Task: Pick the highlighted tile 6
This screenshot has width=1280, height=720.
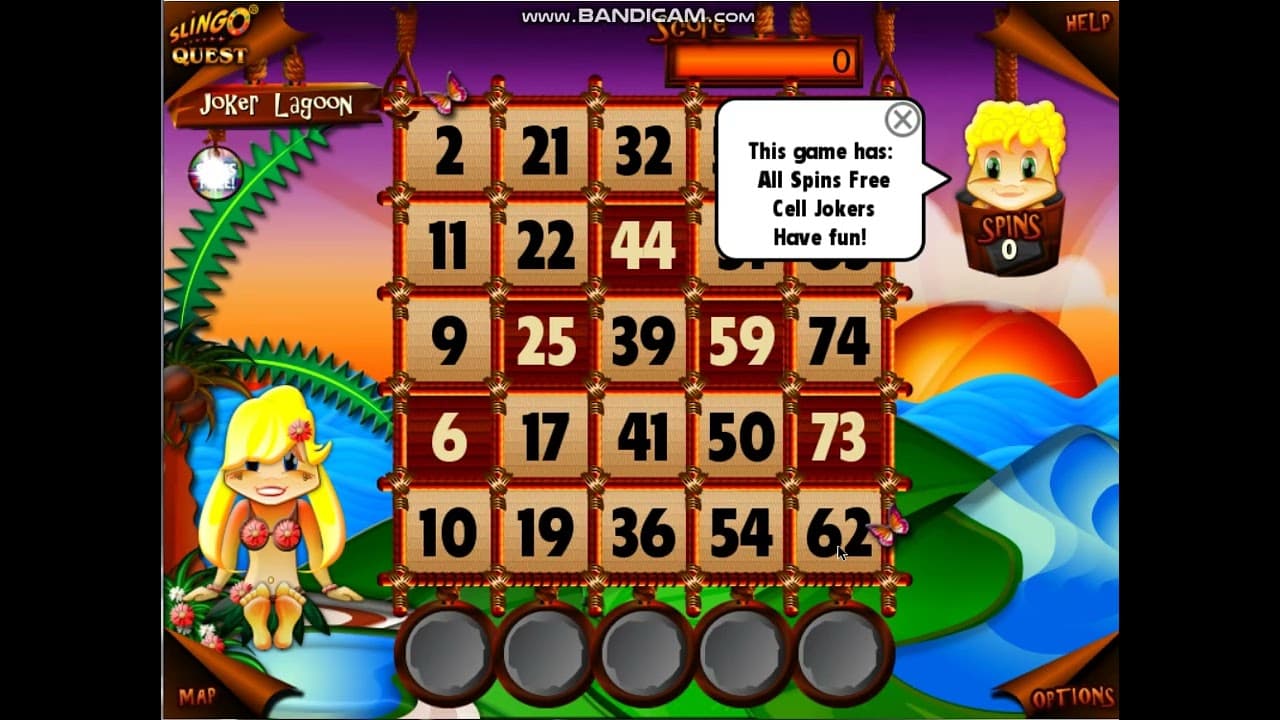Action: (449, 438)
